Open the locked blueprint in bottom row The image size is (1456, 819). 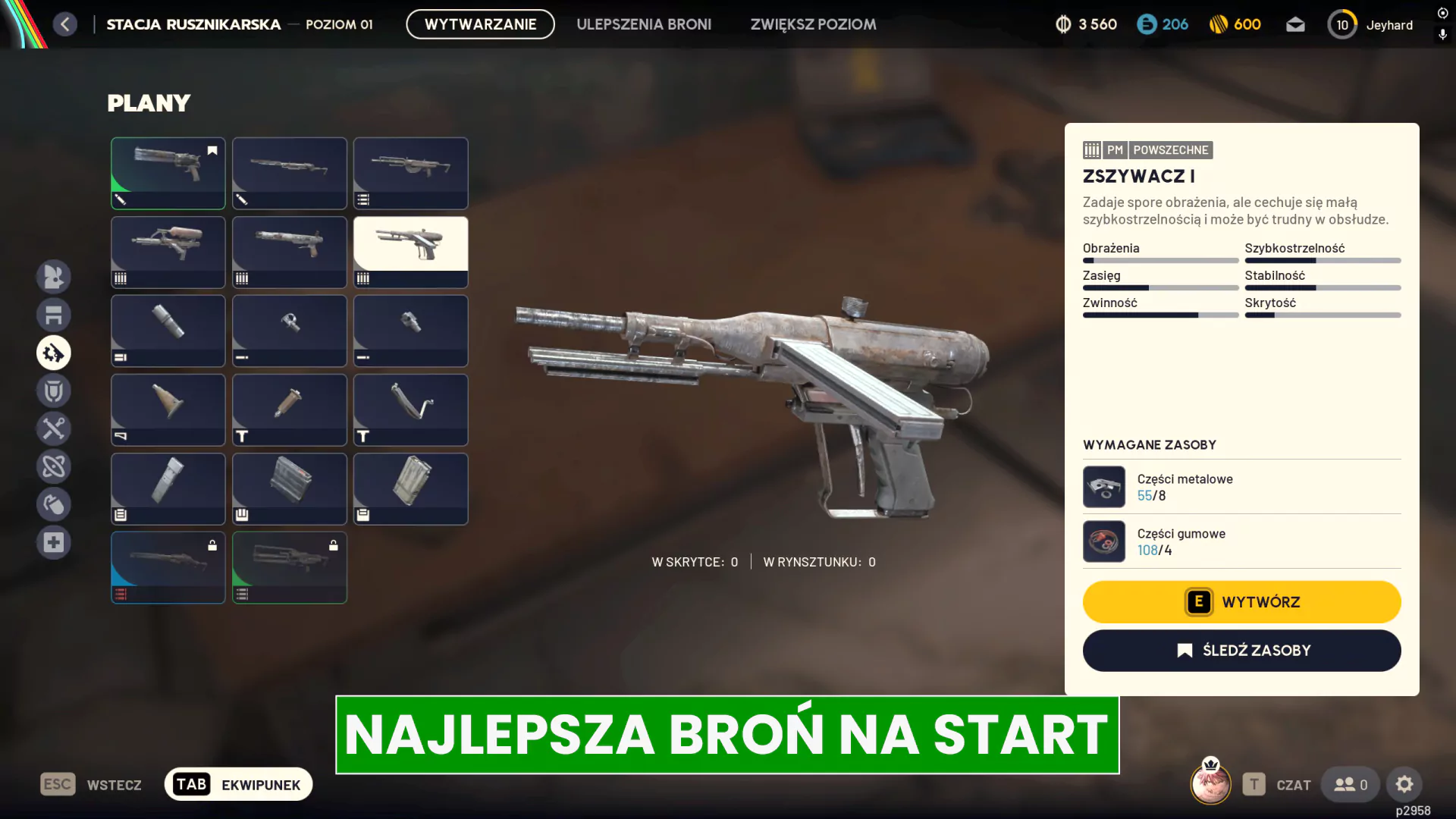click(168, 567)
